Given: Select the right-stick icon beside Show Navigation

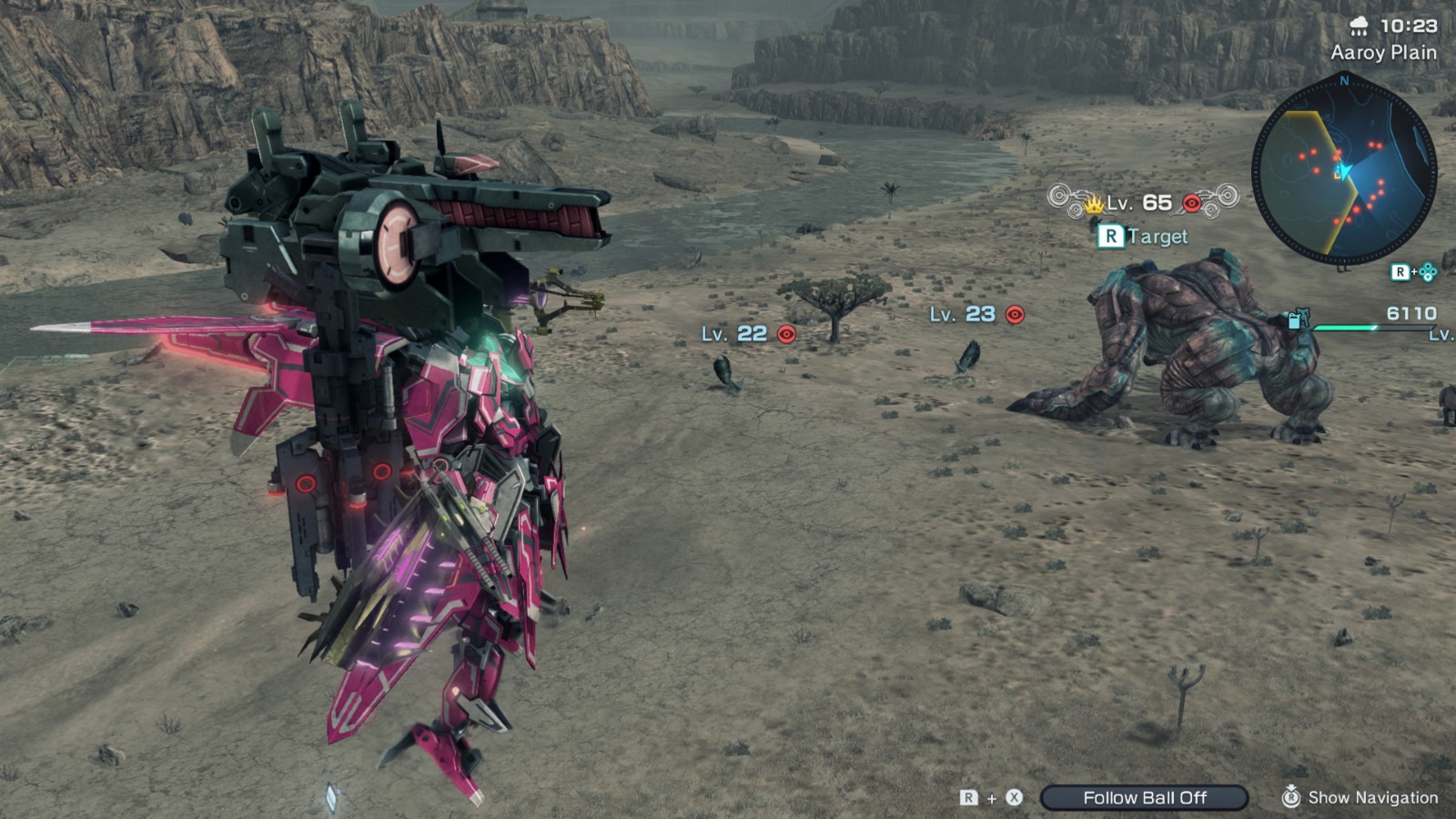Looking at the screenshot, I should (1292, 794).
